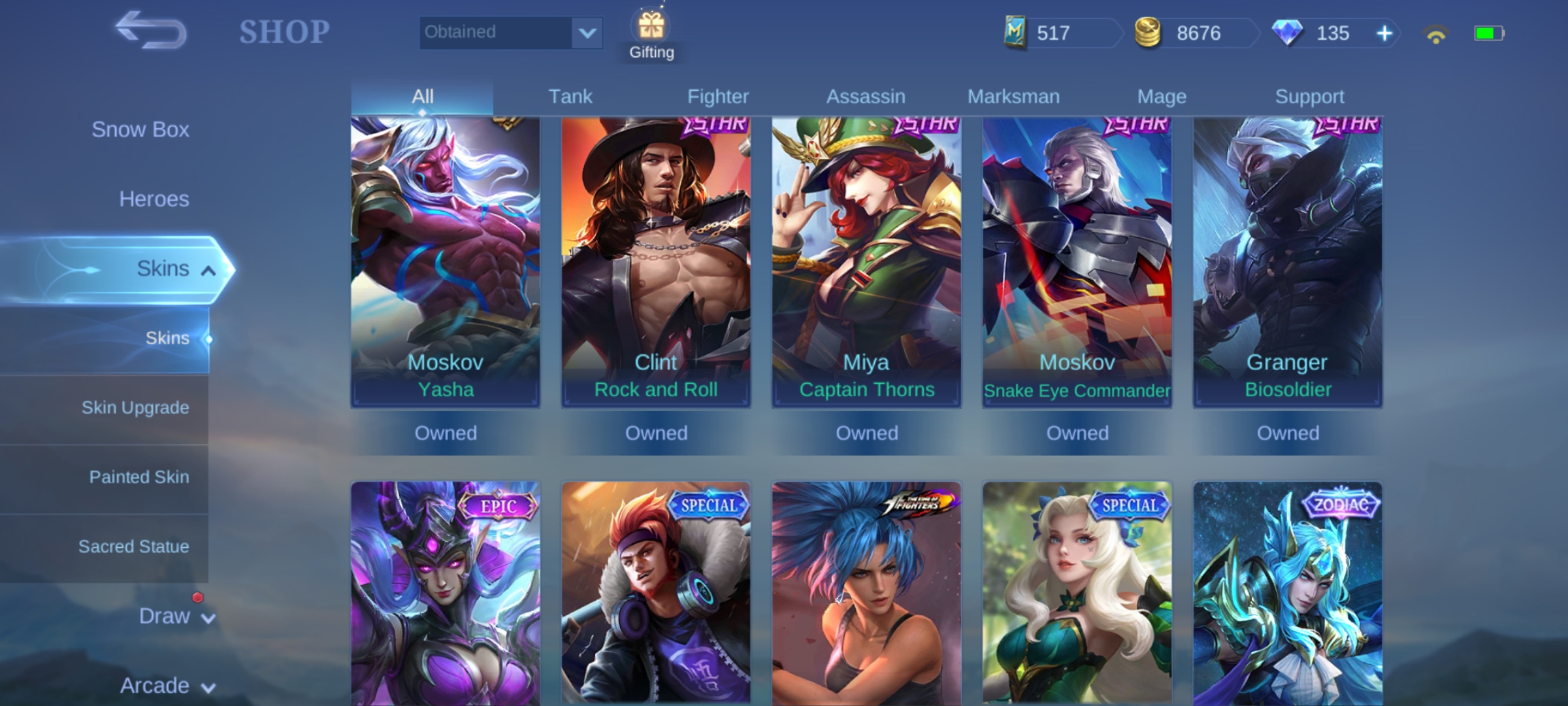Go to Painted Skin section

tap(139, 477)
